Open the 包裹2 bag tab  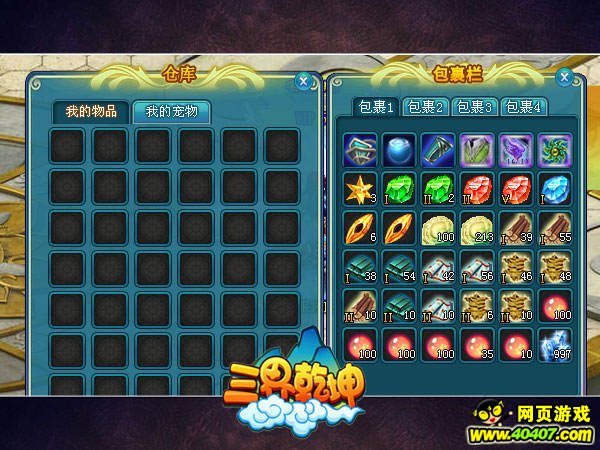426,107
